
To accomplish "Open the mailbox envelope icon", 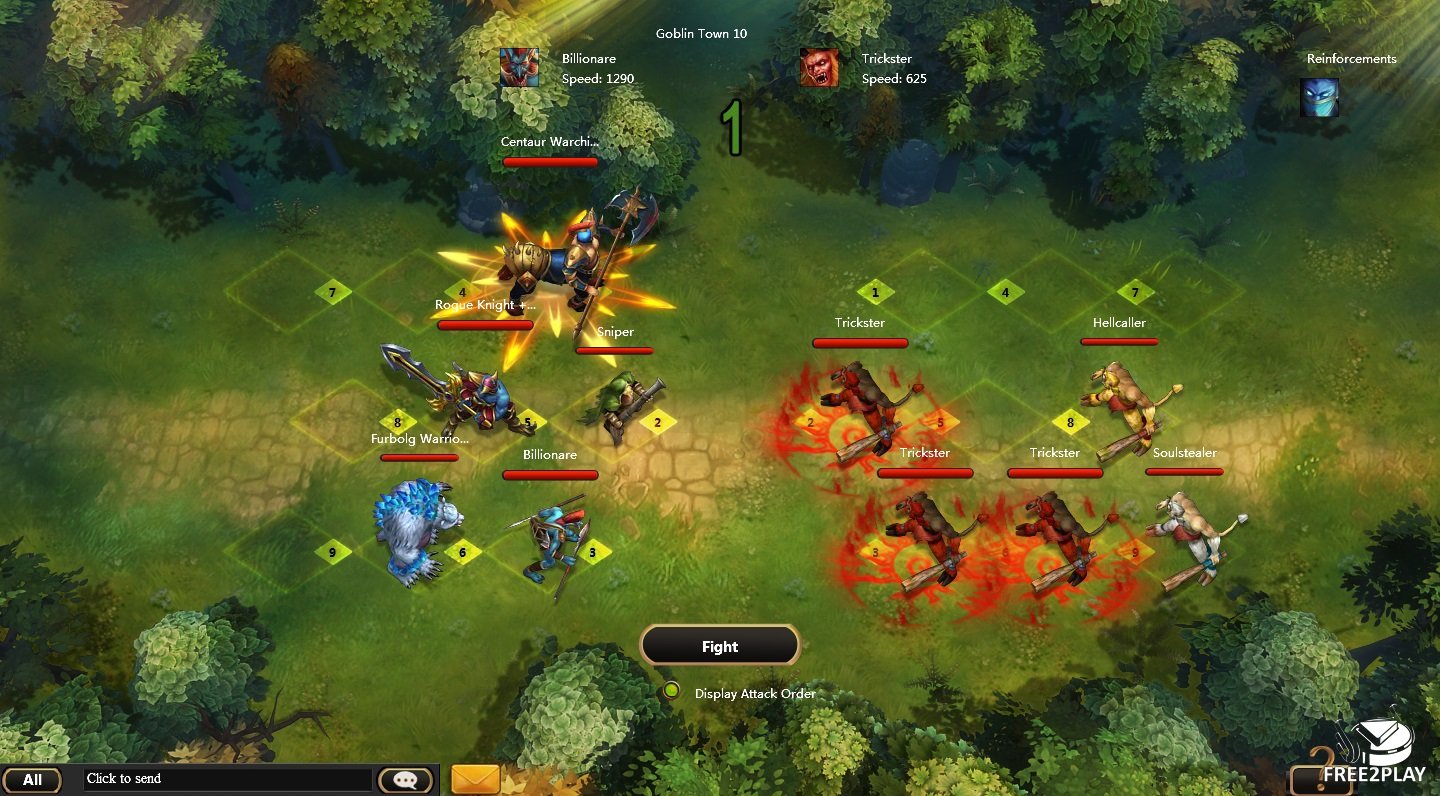I will point(475,779).
